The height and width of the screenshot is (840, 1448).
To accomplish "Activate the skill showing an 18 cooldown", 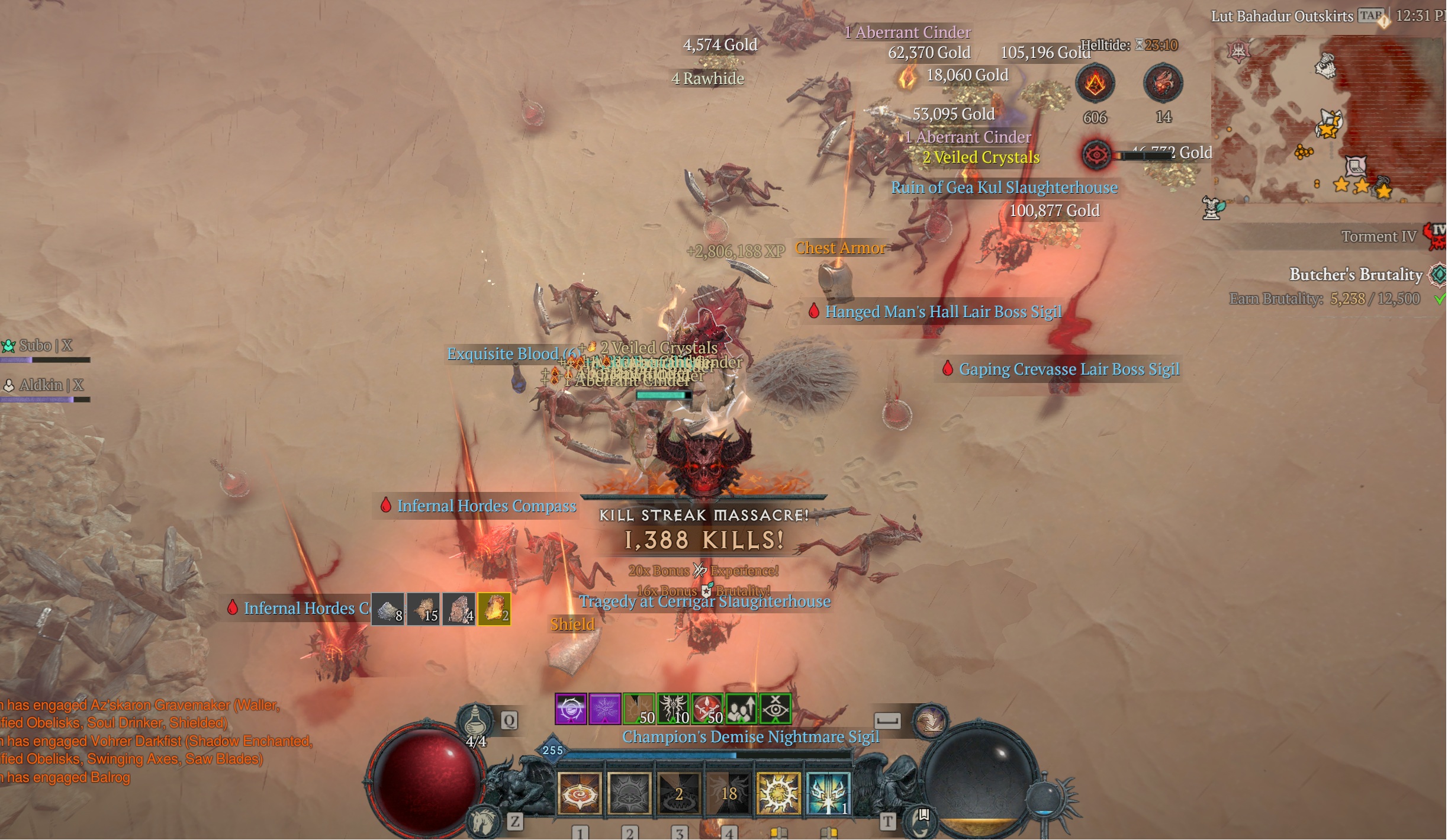I will click(729, 794).
